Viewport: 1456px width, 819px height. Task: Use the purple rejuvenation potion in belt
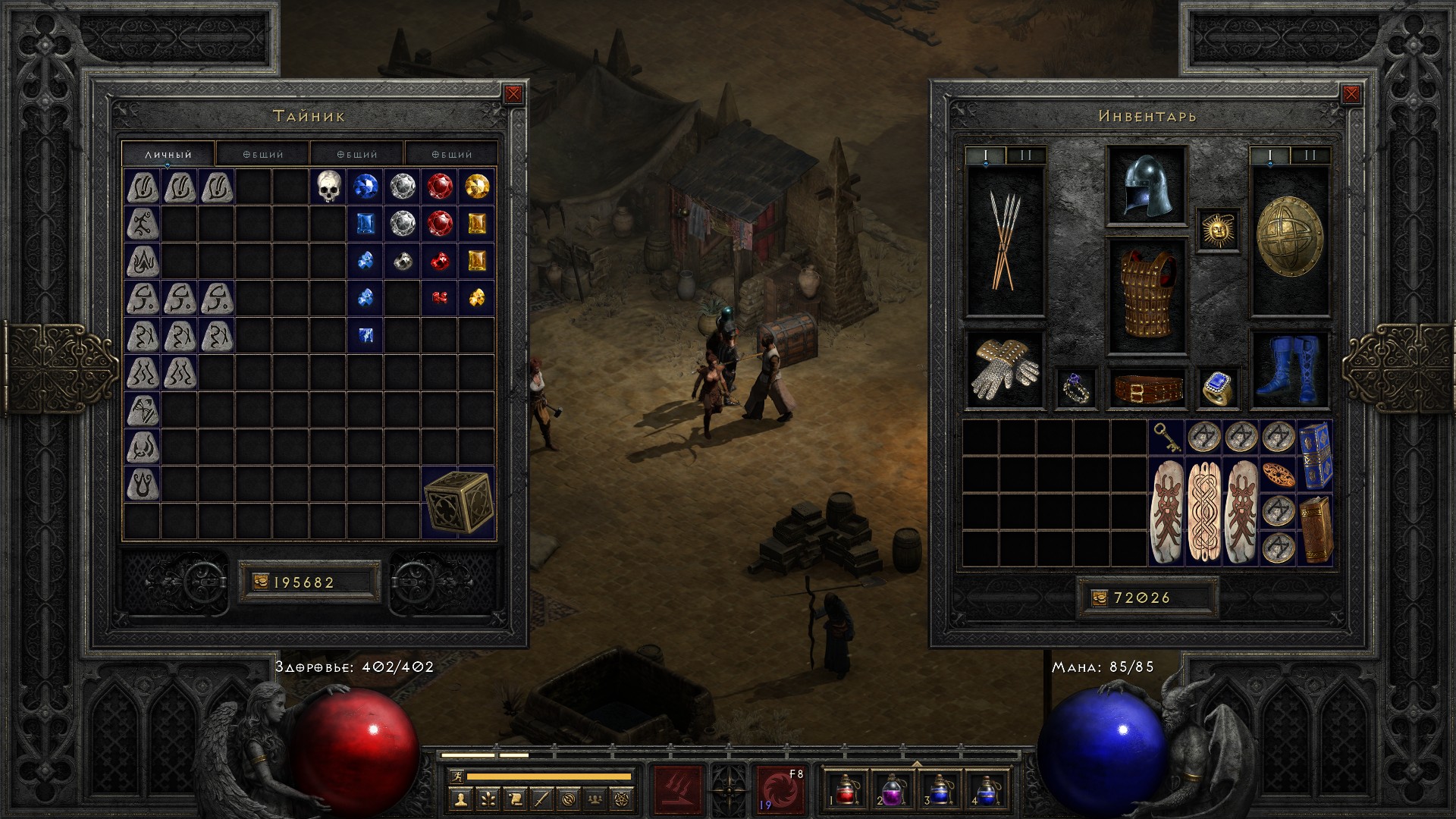point(892,789)
